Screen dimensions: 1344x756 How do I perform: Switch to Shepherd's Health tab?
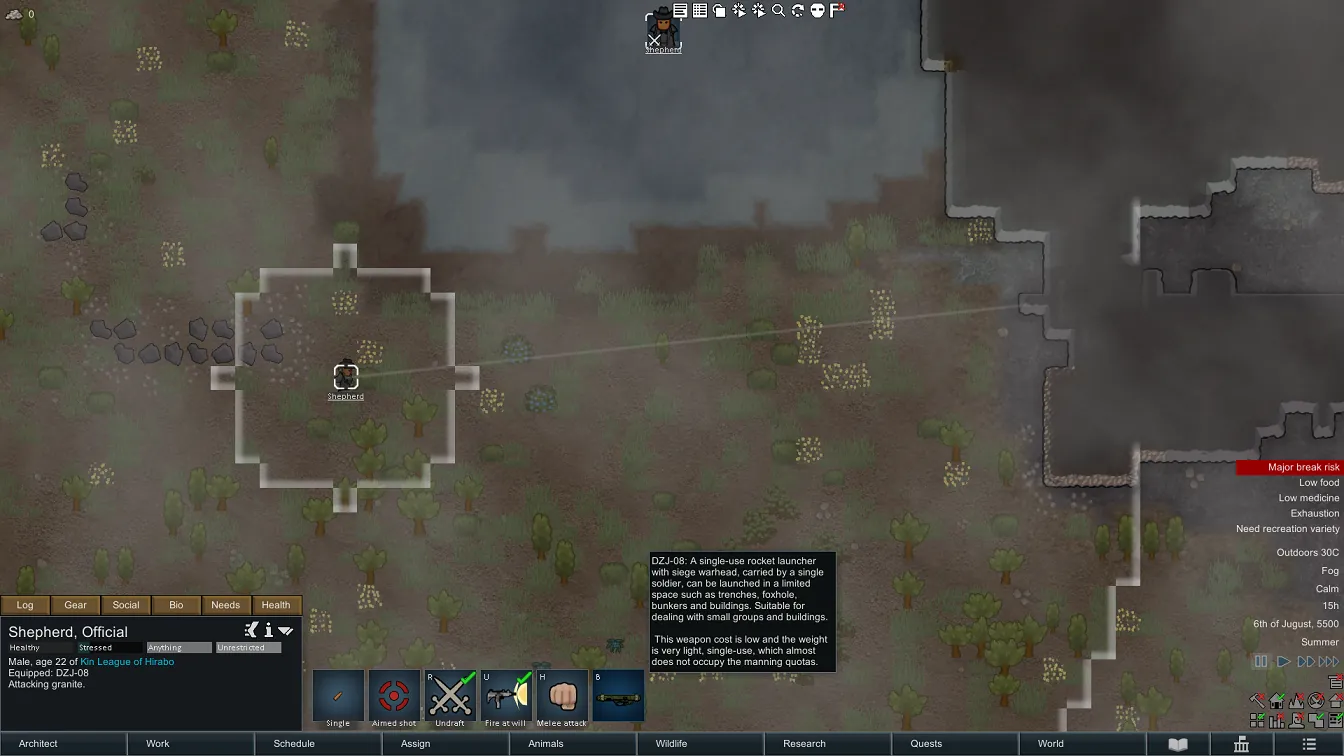coord(276,605)
